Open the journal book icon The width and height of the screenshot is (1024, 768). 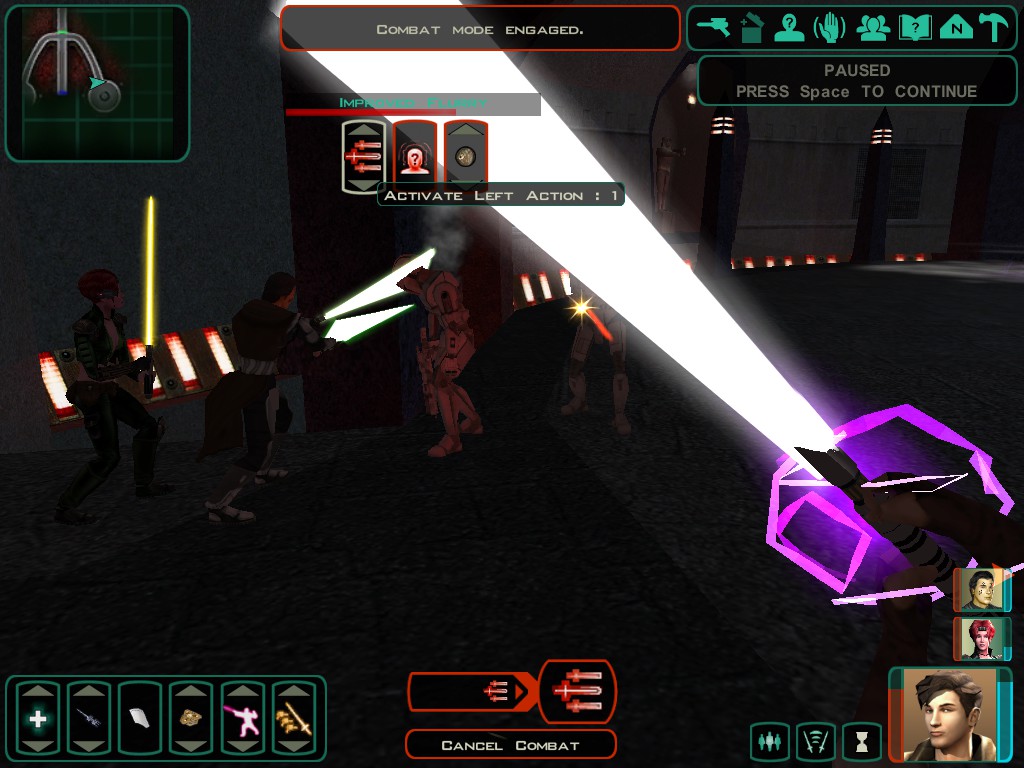(915, 28)
